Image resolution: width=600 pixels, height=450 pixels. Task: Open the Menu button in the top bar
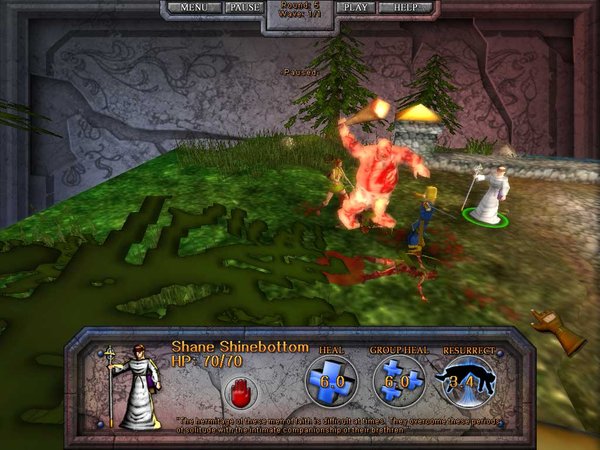click(194, 7)
